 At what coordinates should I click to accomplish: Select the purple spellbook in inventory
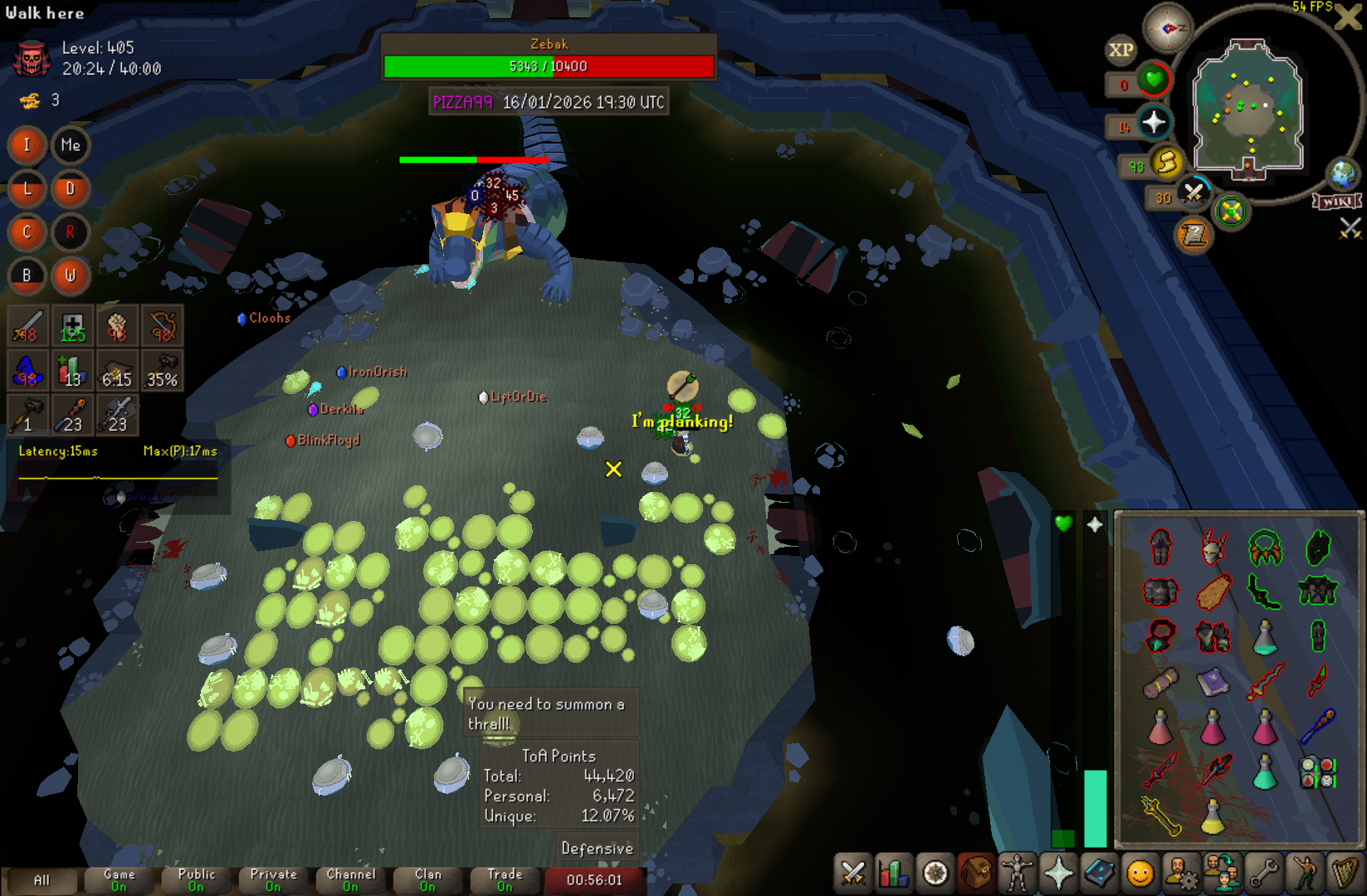tap(1213, 682)
